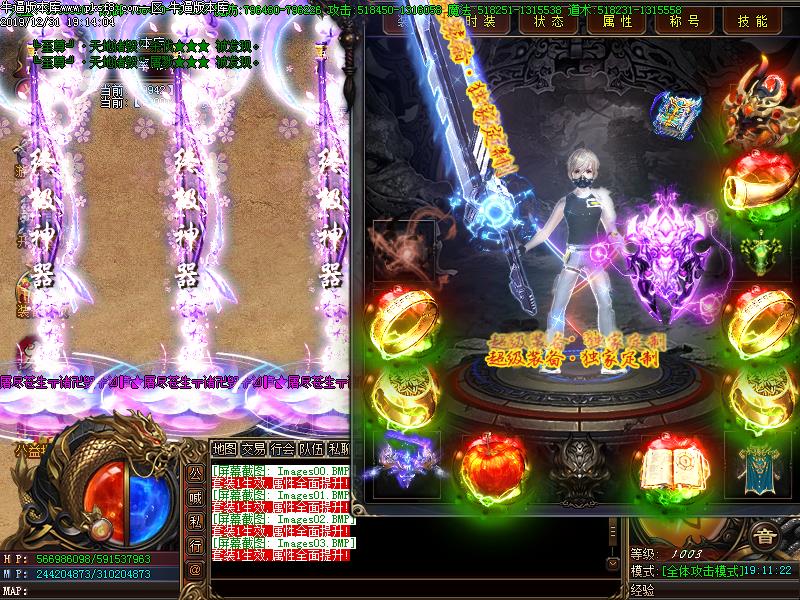Open the 技能 (skills) tab
The width and height of the screenshot is (800, 600).
coord(752,21)
